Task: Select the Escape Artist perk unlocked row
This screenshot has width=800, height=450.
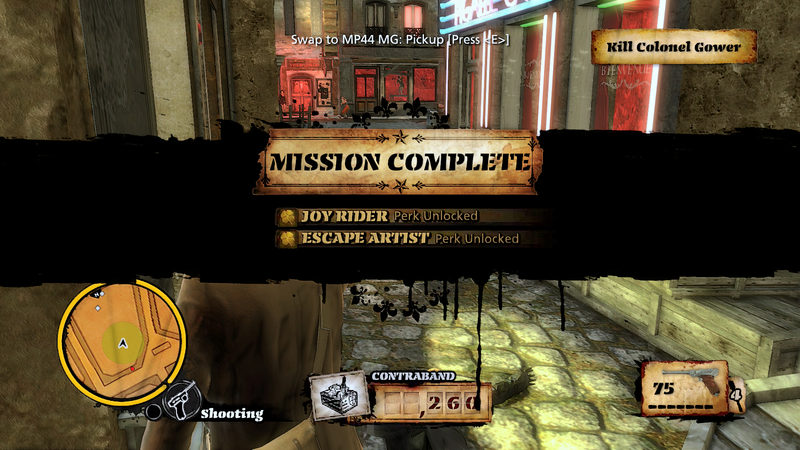Action: (x=399, y=239)
